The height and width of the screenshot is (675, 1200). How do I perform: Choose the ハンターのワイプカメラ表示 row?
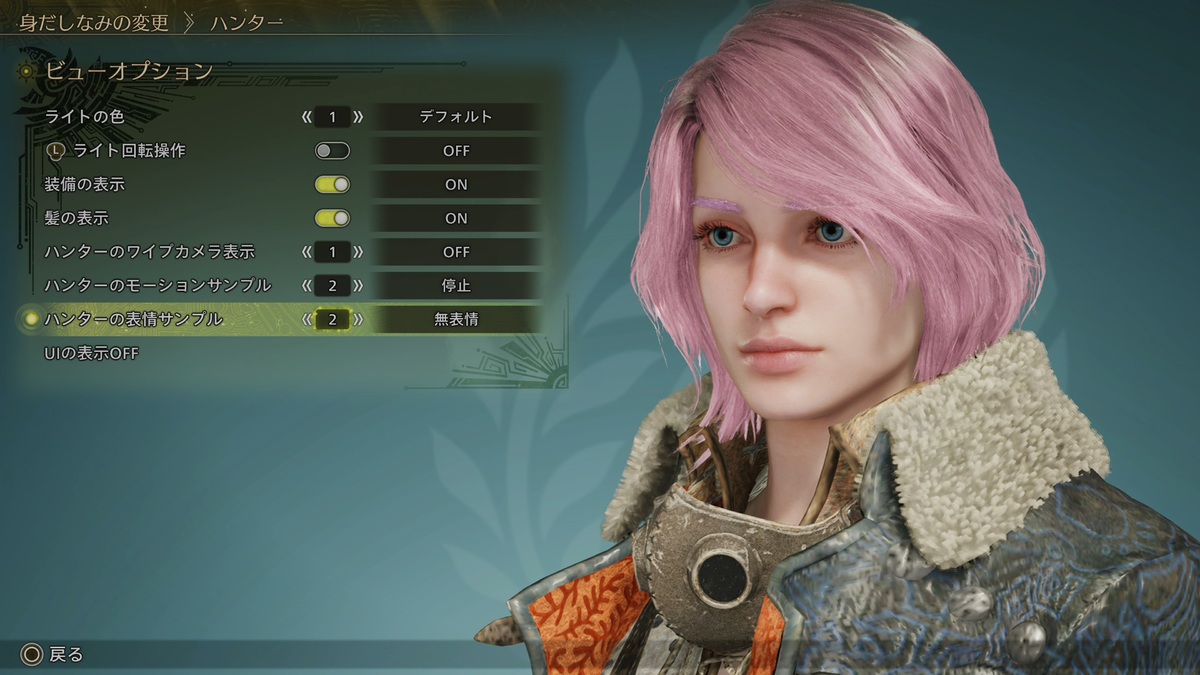tap(149, 252)
